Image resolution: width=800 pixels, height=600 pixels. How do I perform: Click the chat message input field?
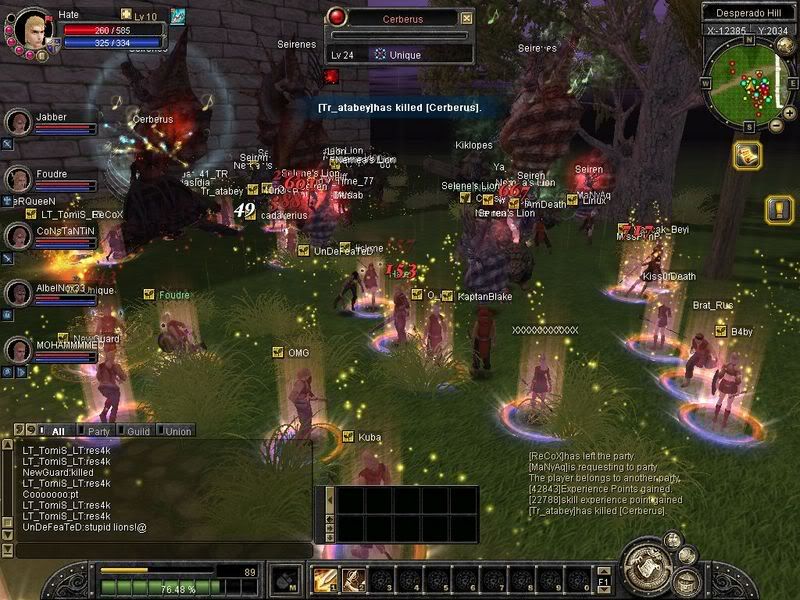(160, 550)
